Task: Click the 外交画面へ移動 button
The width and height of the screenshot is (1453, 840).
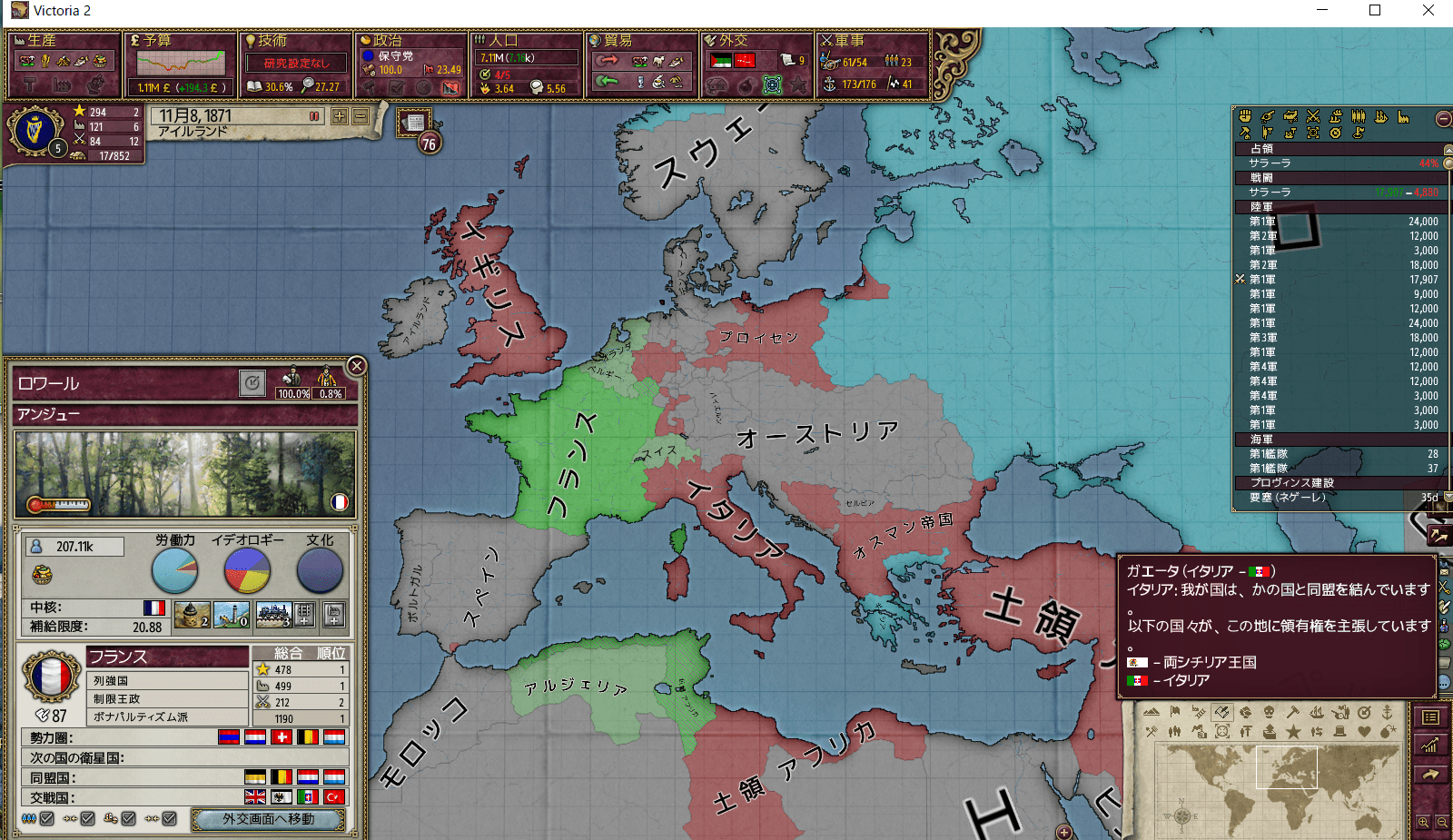Action: click(x=270, y=819)
